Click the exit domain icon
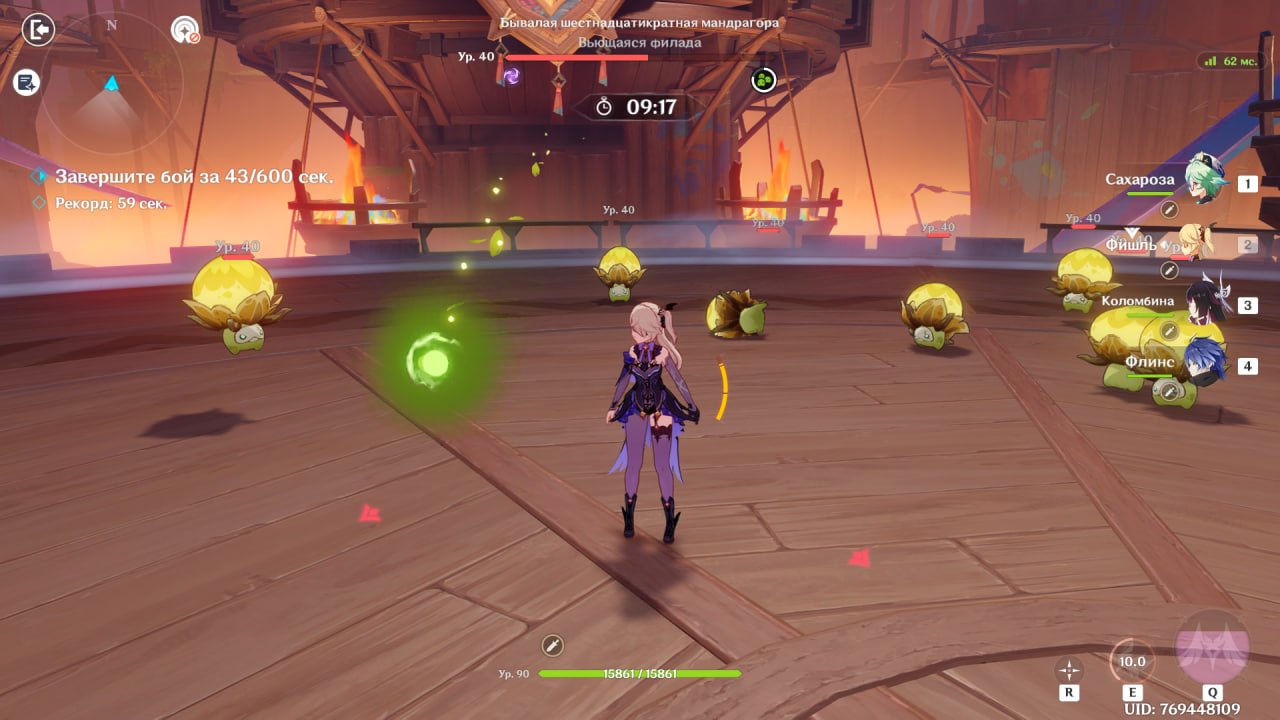Screen dimensions: 1280x720 click(x=38, y=30)
